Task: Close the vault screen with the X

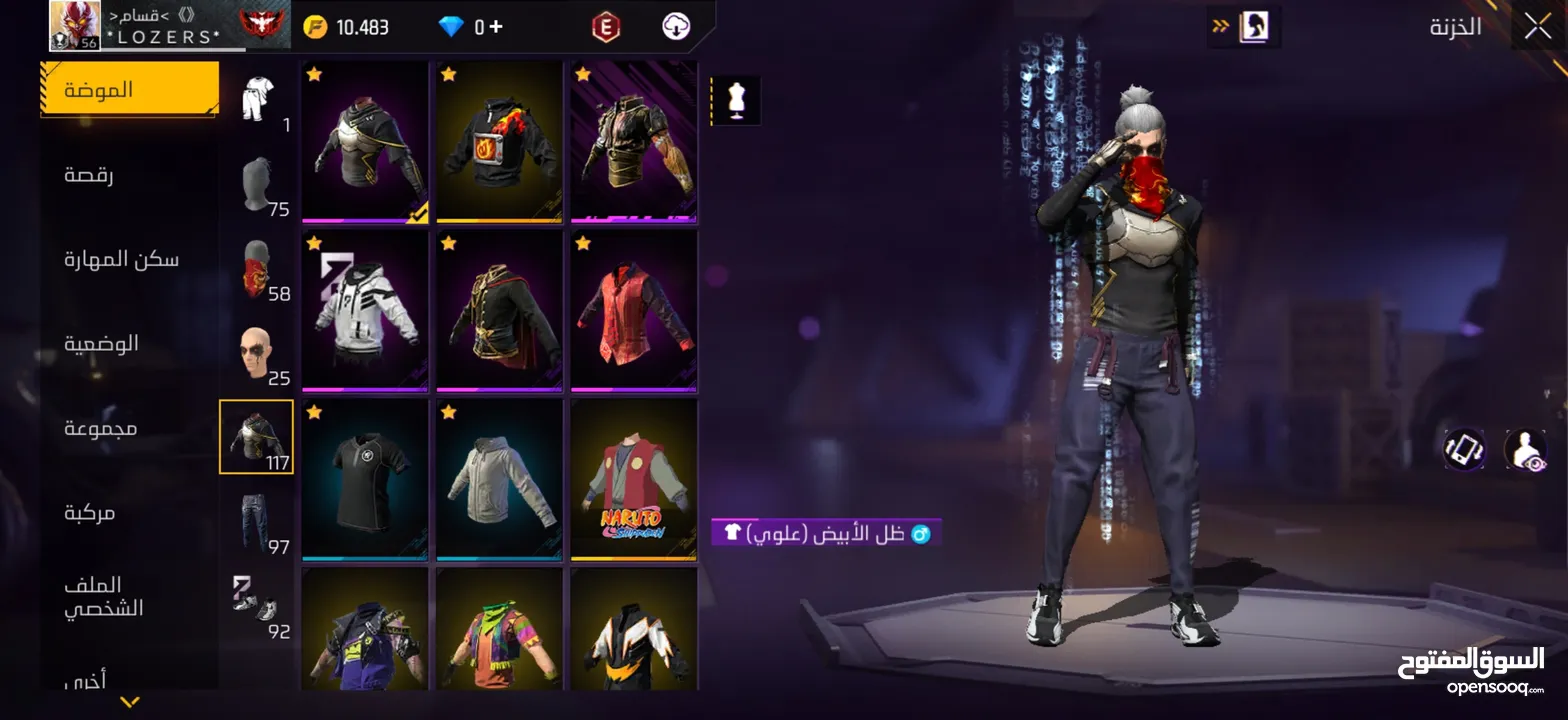Action: [1538, 27]
